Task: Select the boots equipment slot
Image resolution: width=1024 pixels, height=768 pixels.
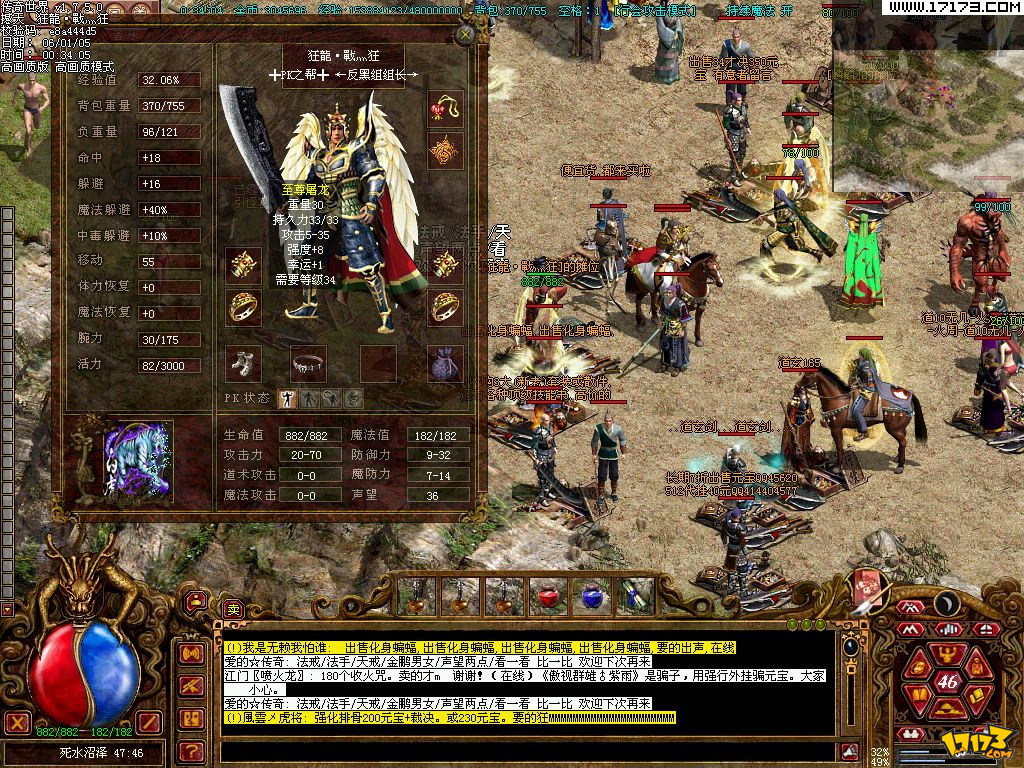Action: (x=243, y=364)
